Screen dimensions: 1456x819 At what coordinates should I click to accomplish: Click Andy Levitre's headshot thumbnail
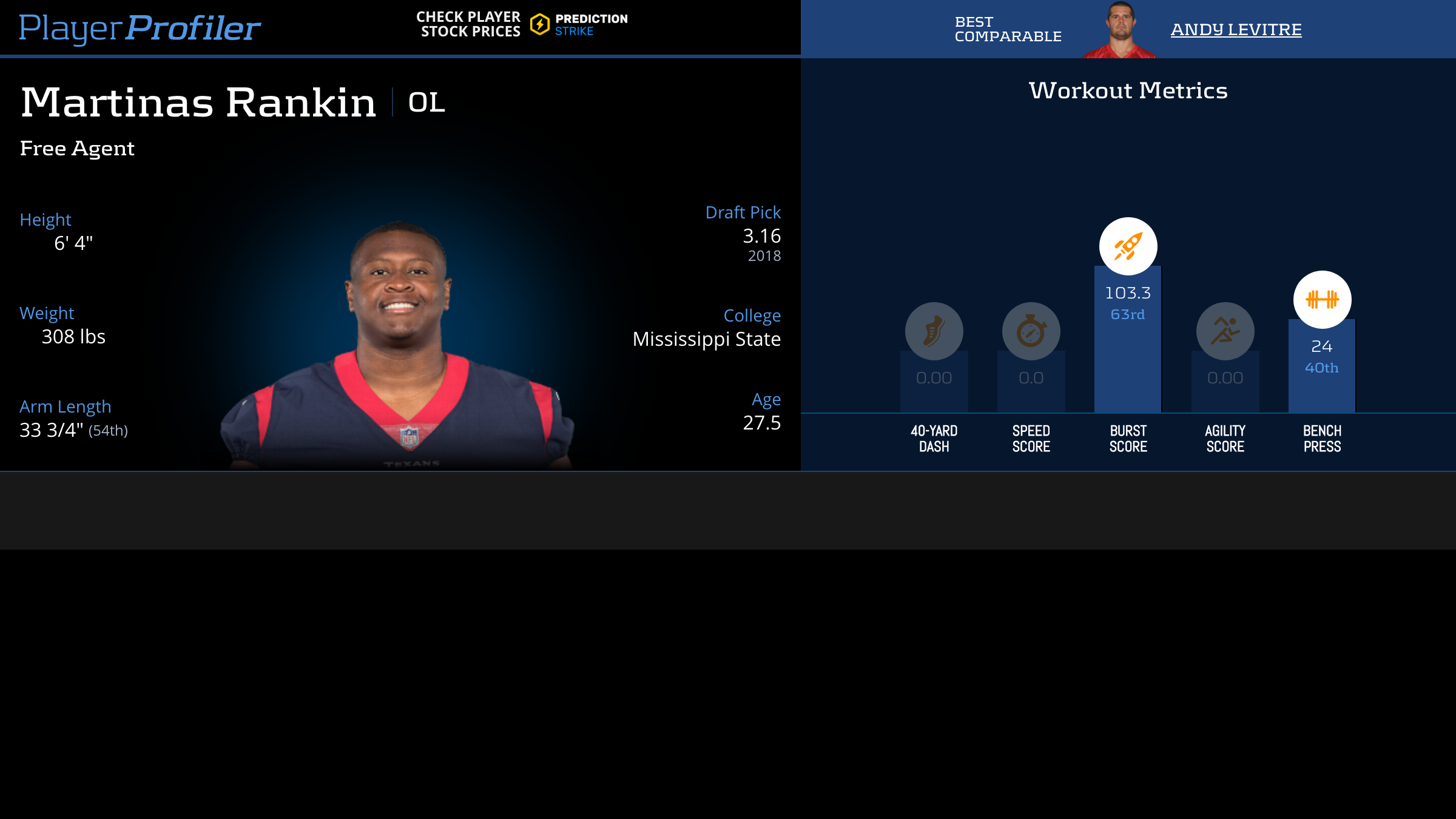1120,29
